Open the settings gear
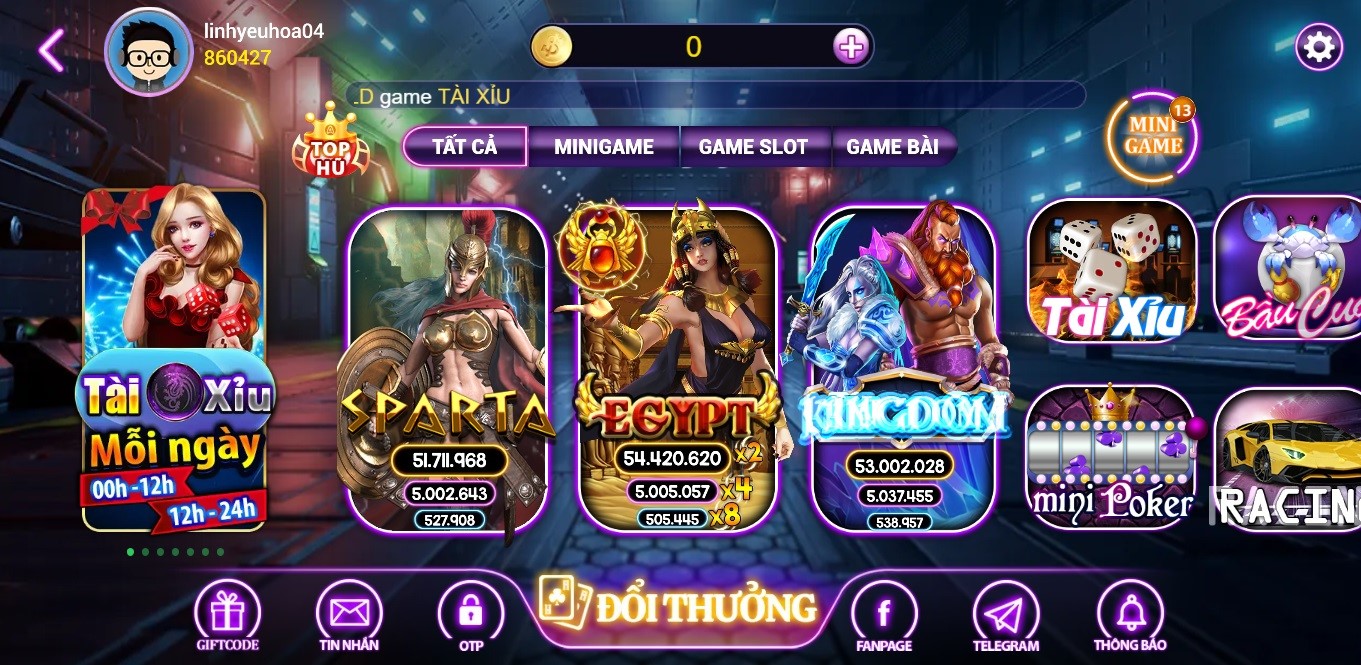 click(x=1319, y=47)
